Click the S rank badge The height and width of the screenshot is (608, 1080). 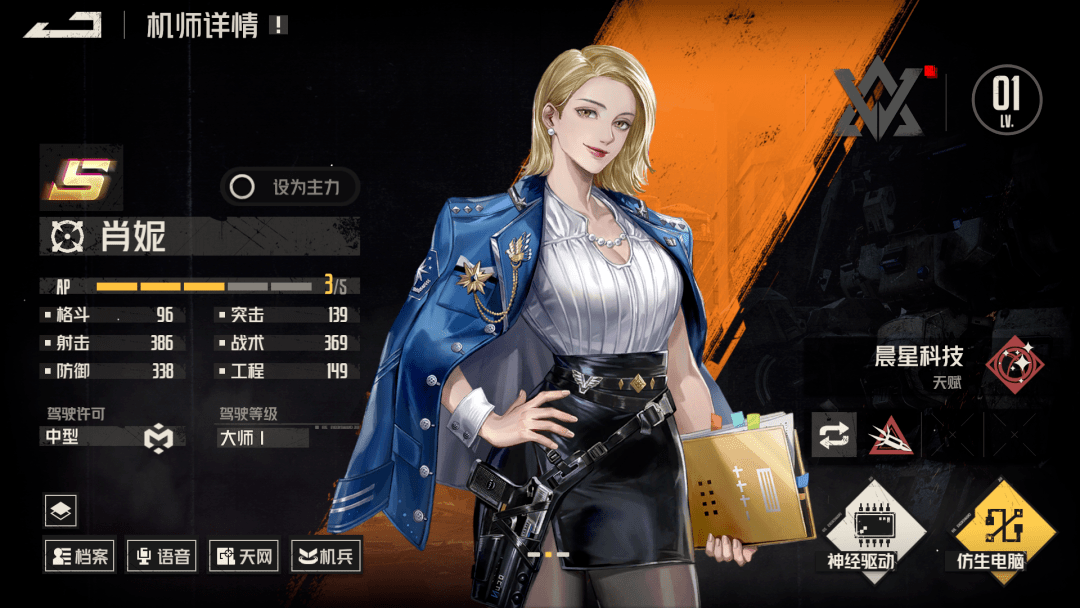click(x=81, y=179)
